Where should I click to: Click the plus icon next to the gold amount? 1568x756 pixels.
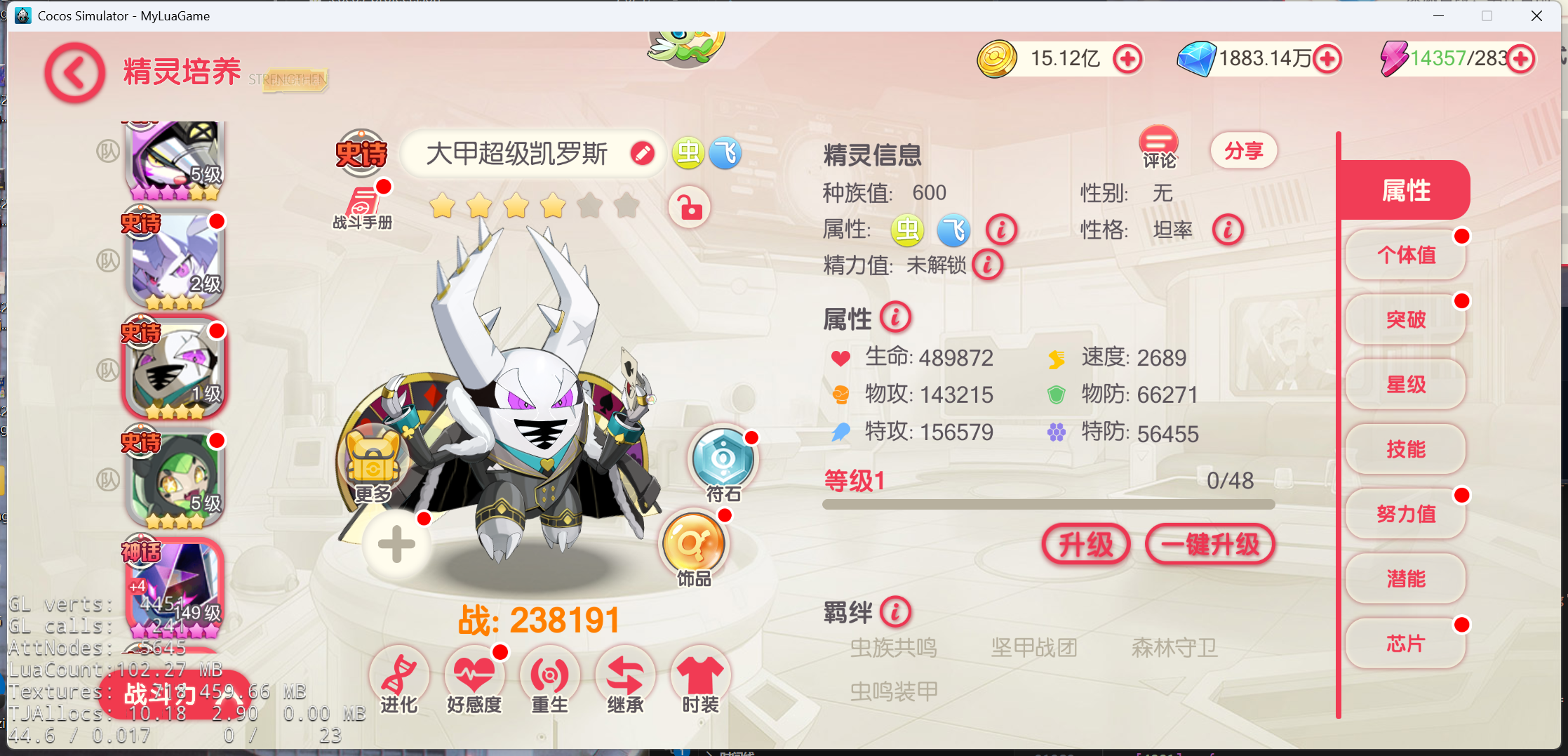pyautogui.click(x=1128, y=60)
